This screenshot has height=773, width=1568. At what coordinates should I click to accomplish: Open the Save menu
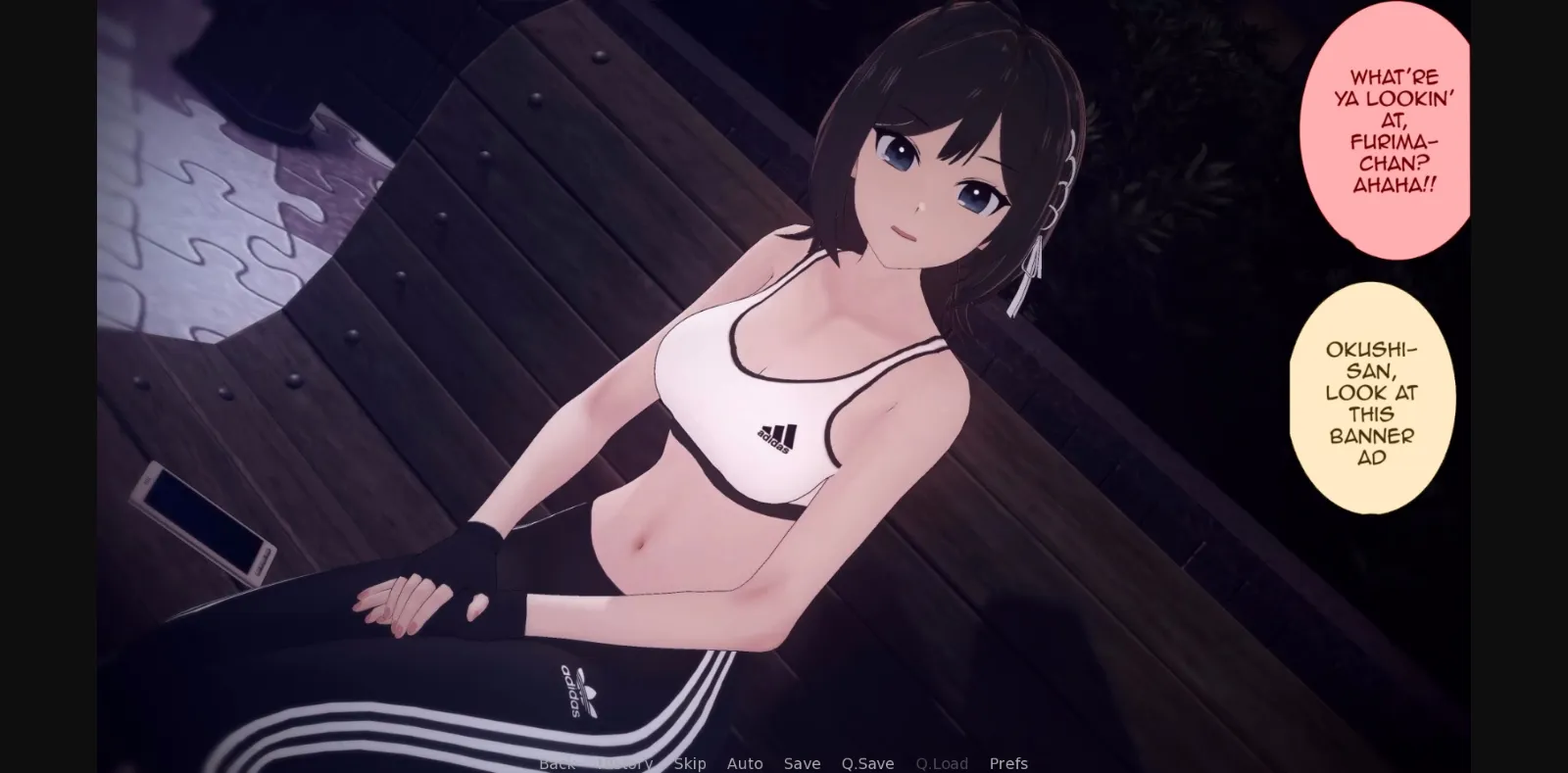pyautogui.click(x=802, y=762)
